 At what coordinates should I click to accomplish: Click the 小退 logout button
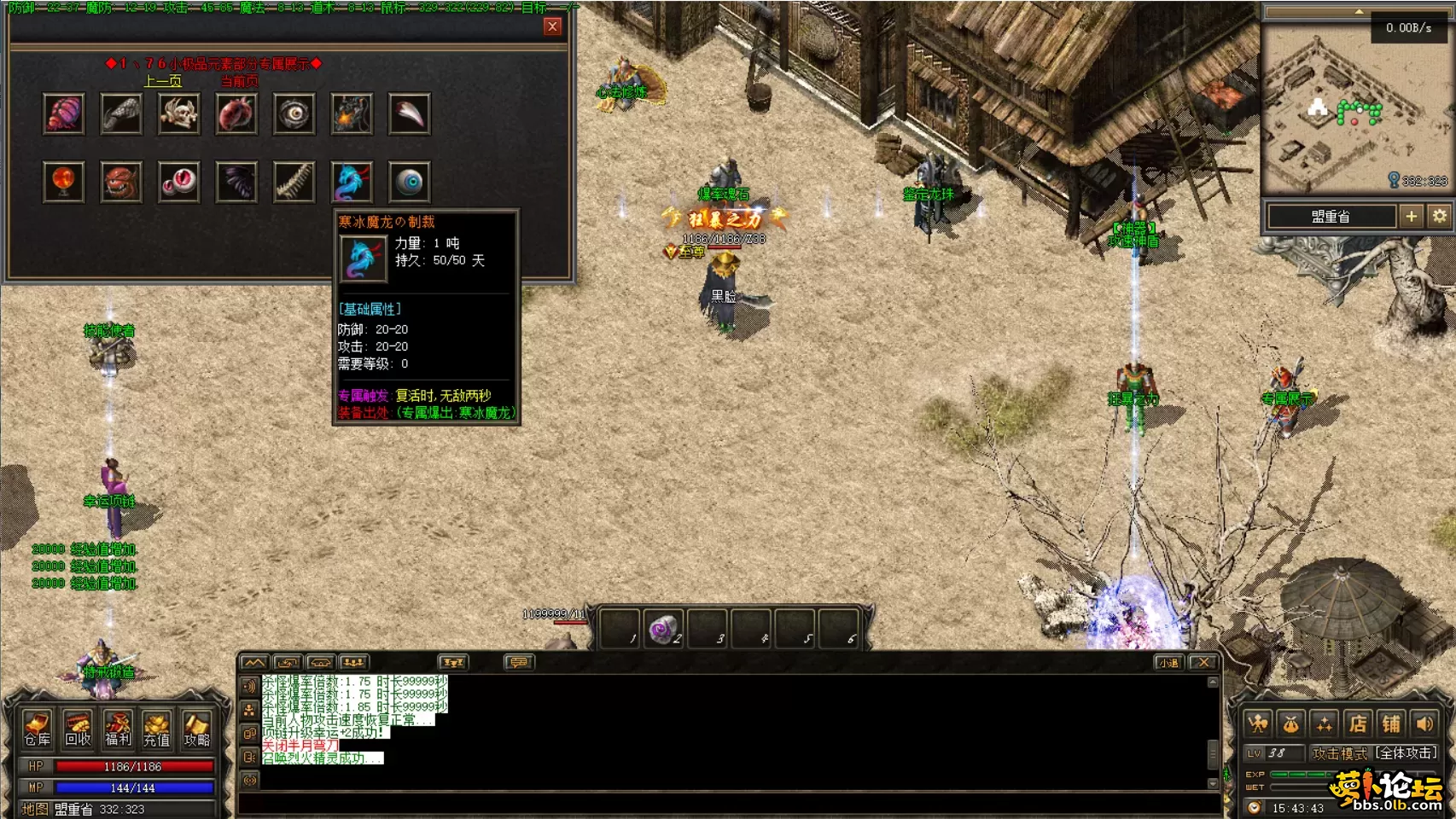[1168, 662]
